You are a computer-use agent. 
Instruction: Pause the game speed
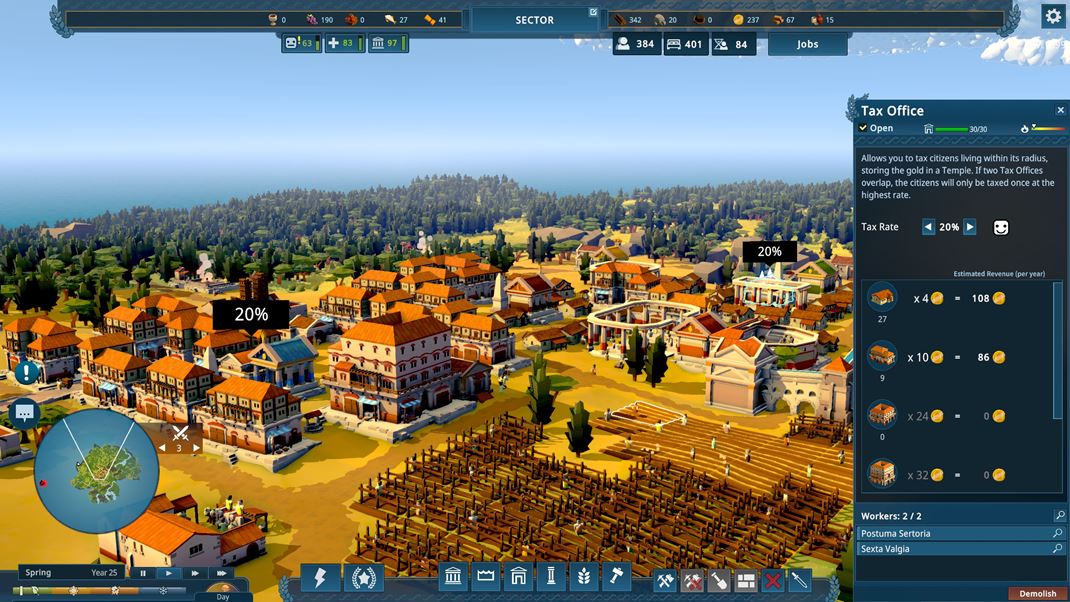(144, 573)
